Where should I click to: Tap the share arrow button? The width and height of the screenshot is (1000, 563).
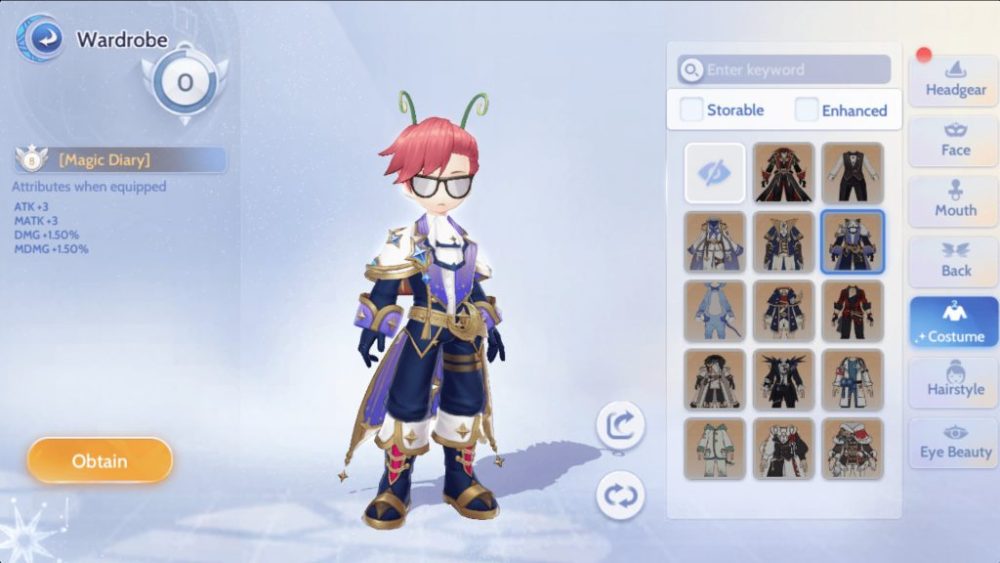click(620, 426)
